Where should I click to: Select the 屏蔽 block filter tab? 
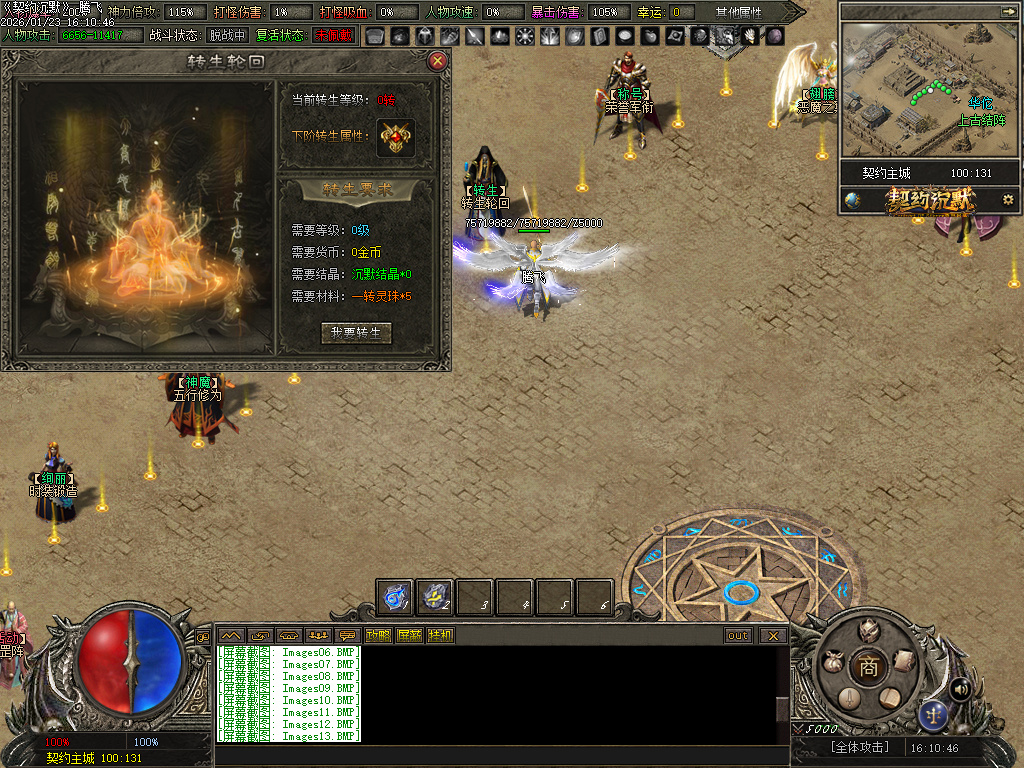coord(409,635)
